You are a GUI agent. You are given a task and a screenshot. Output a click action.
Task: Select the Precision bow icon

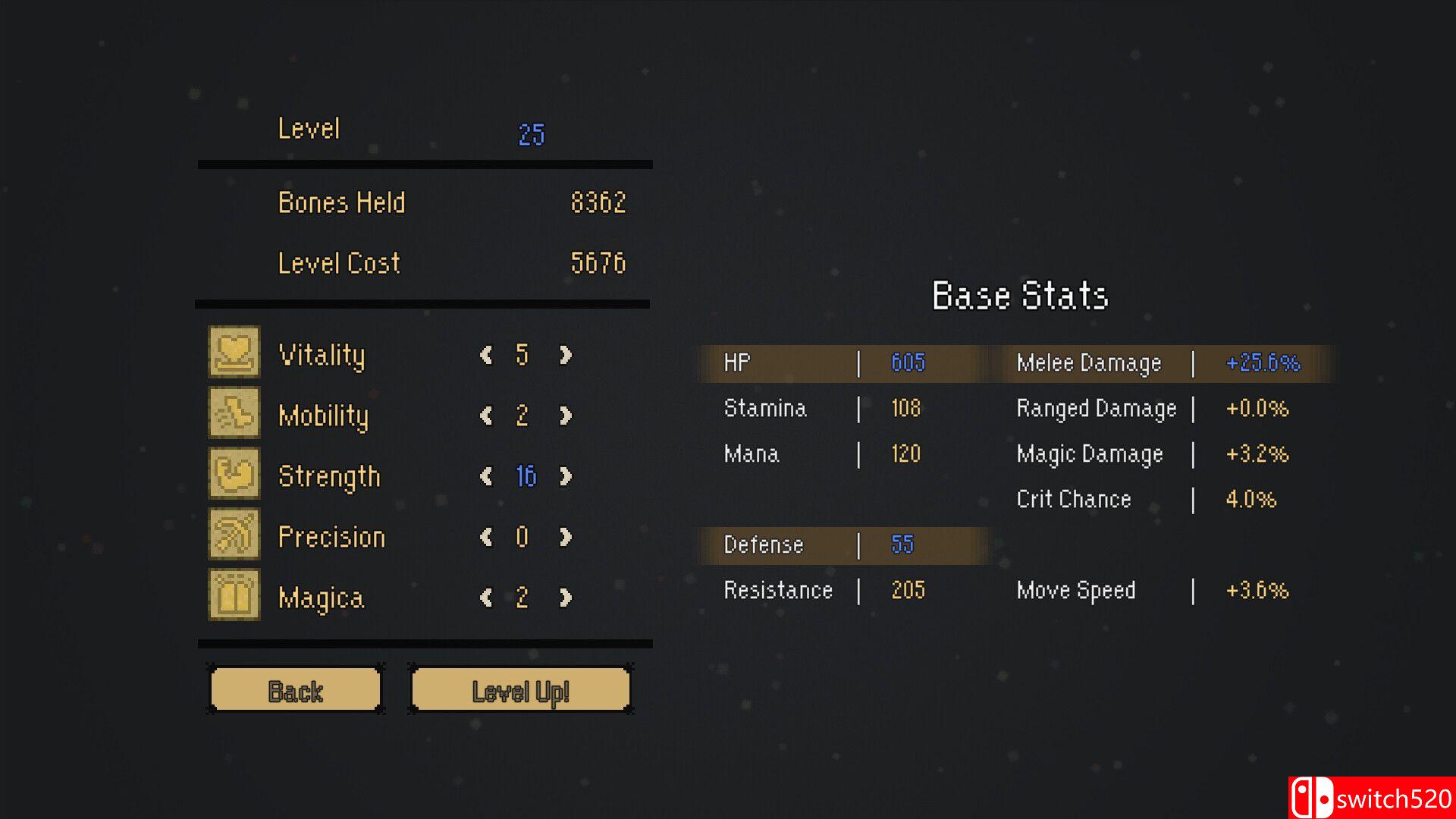234,534
